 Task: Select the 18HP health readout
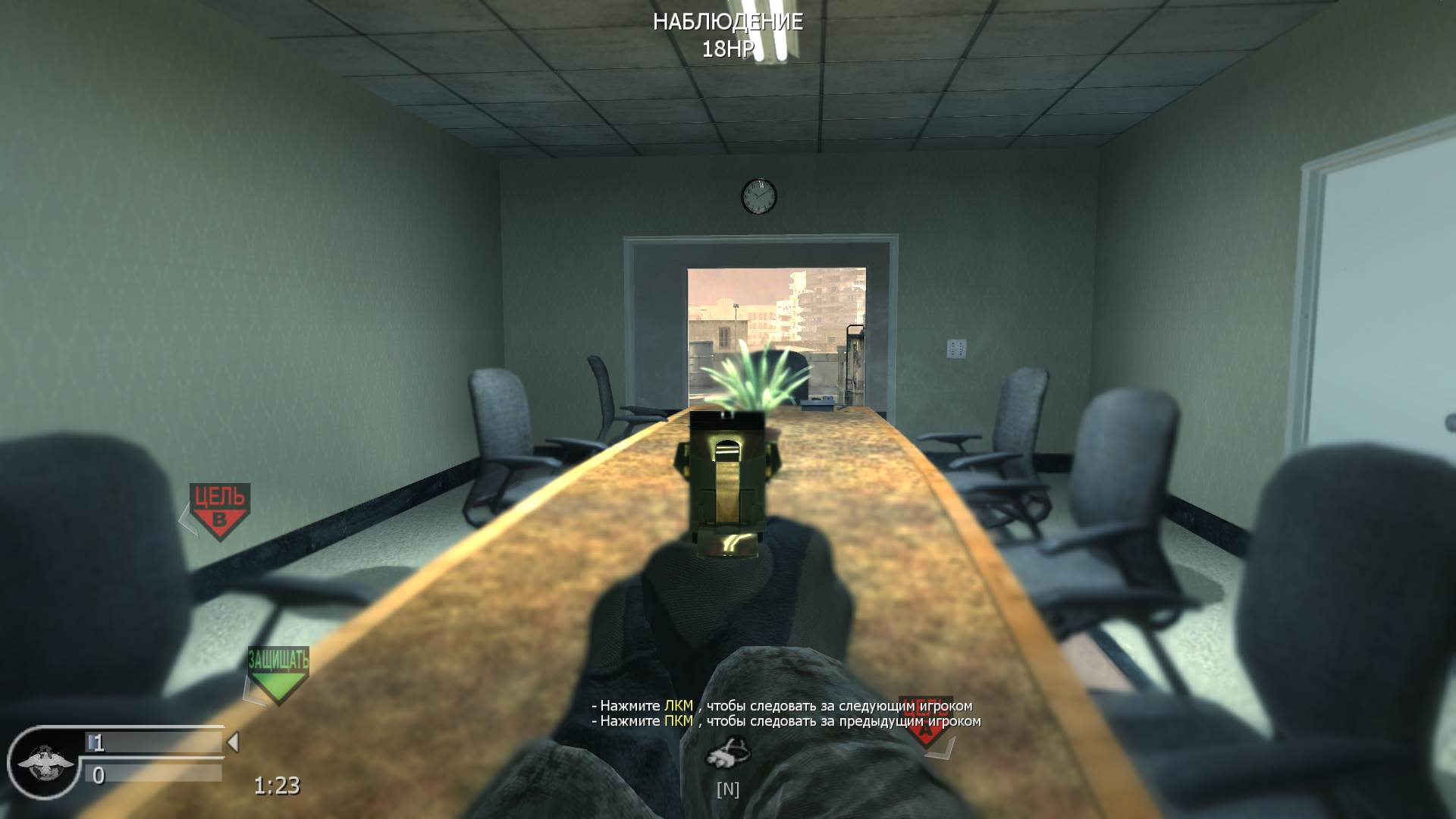[x=727, y=50]
